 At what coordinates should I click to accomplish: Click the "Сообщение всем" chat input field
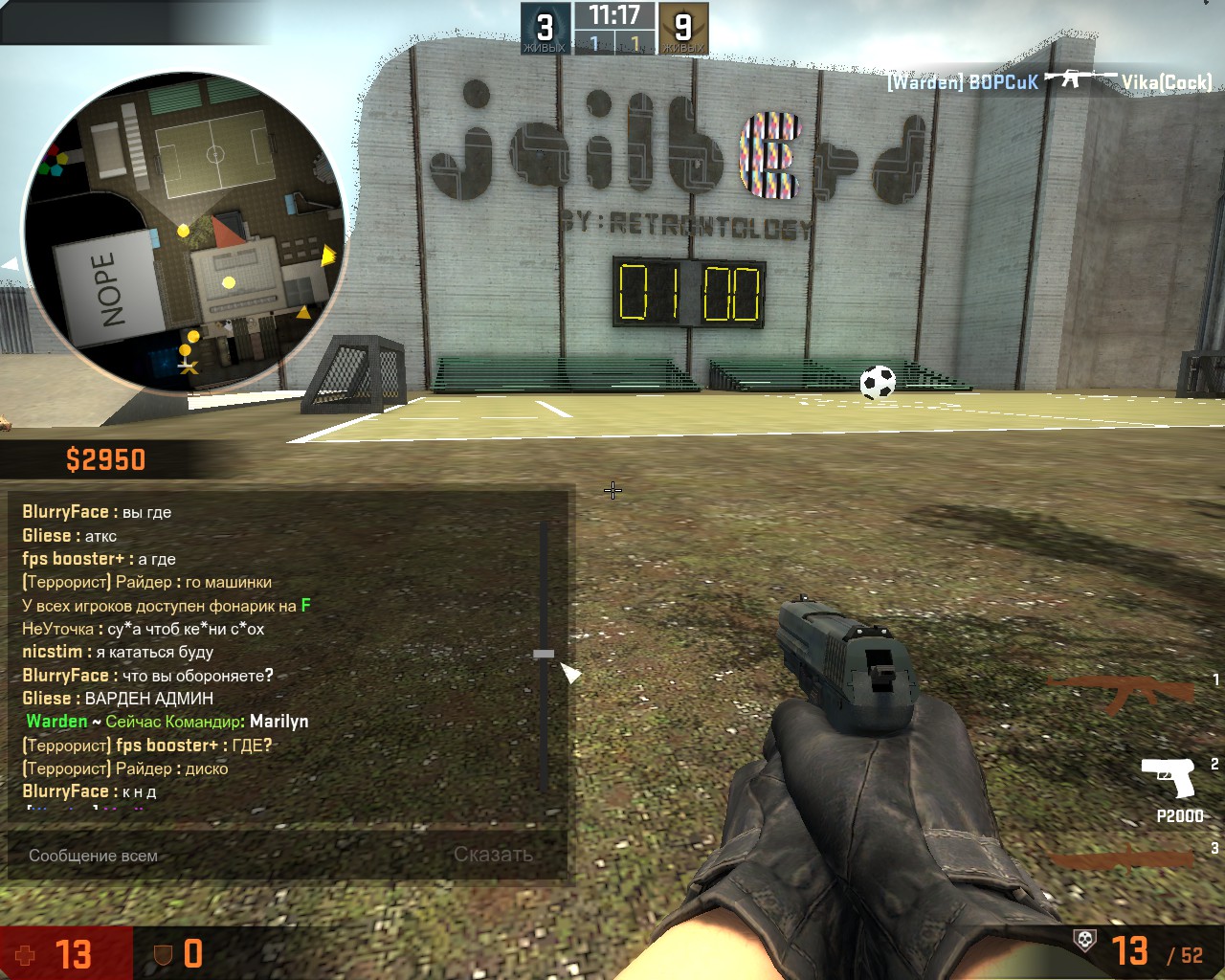coord(230,856)
